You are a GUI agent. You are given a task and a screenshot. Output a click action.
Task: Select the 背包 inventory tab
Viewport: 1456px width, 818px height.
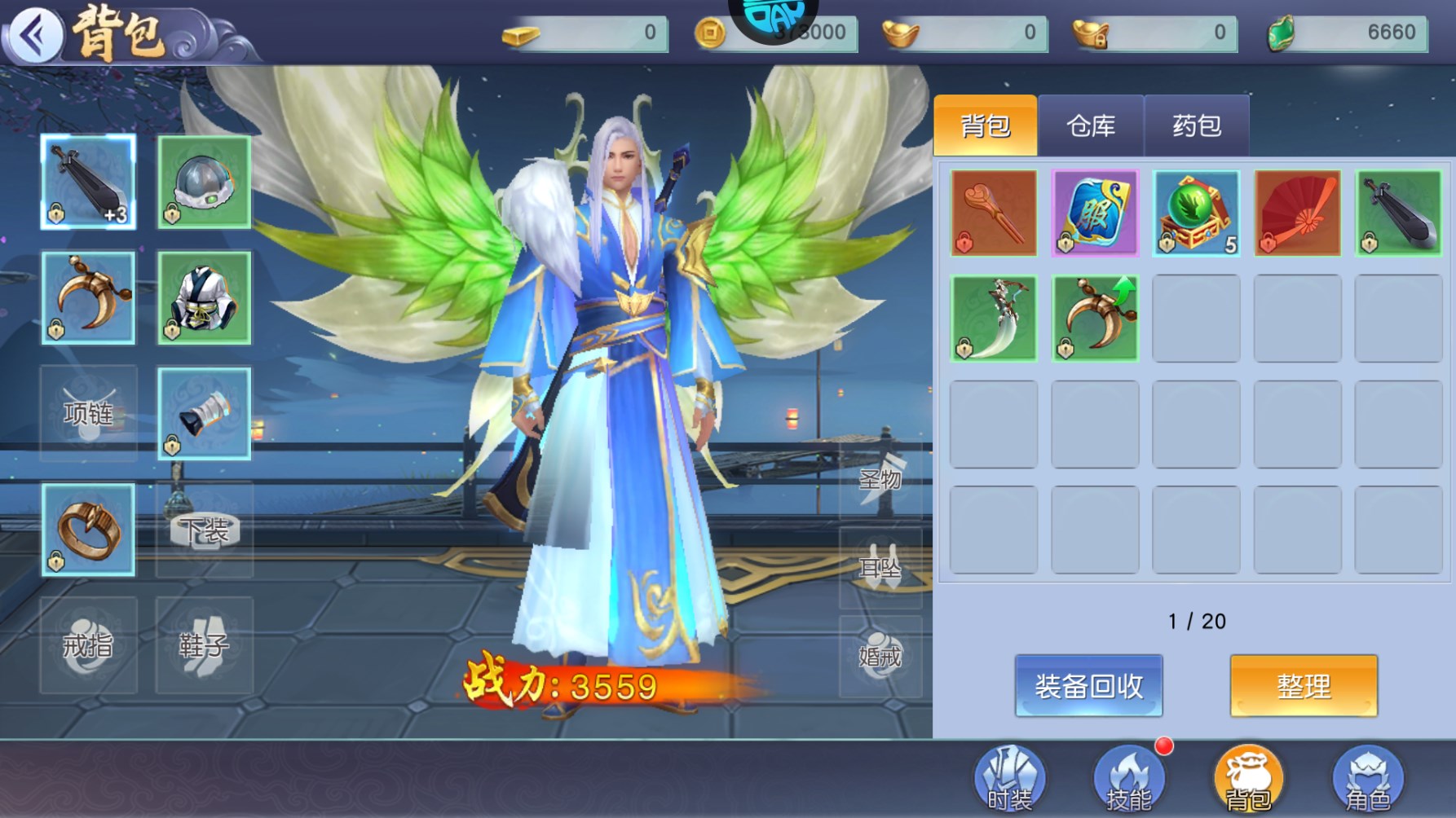tap(985, 125)
